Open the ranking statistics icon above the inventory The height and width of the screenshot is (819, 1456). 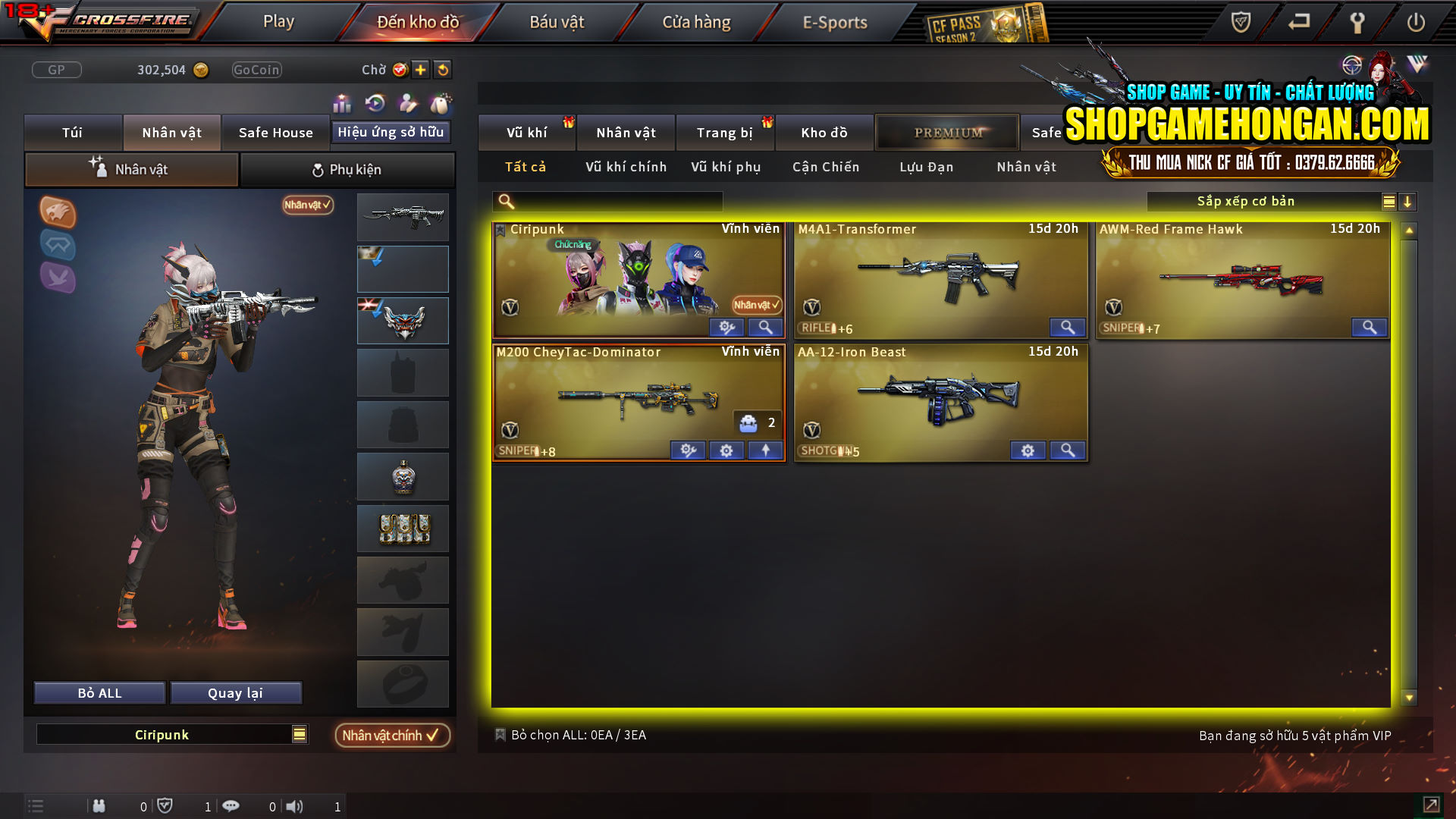click(342, 103)
